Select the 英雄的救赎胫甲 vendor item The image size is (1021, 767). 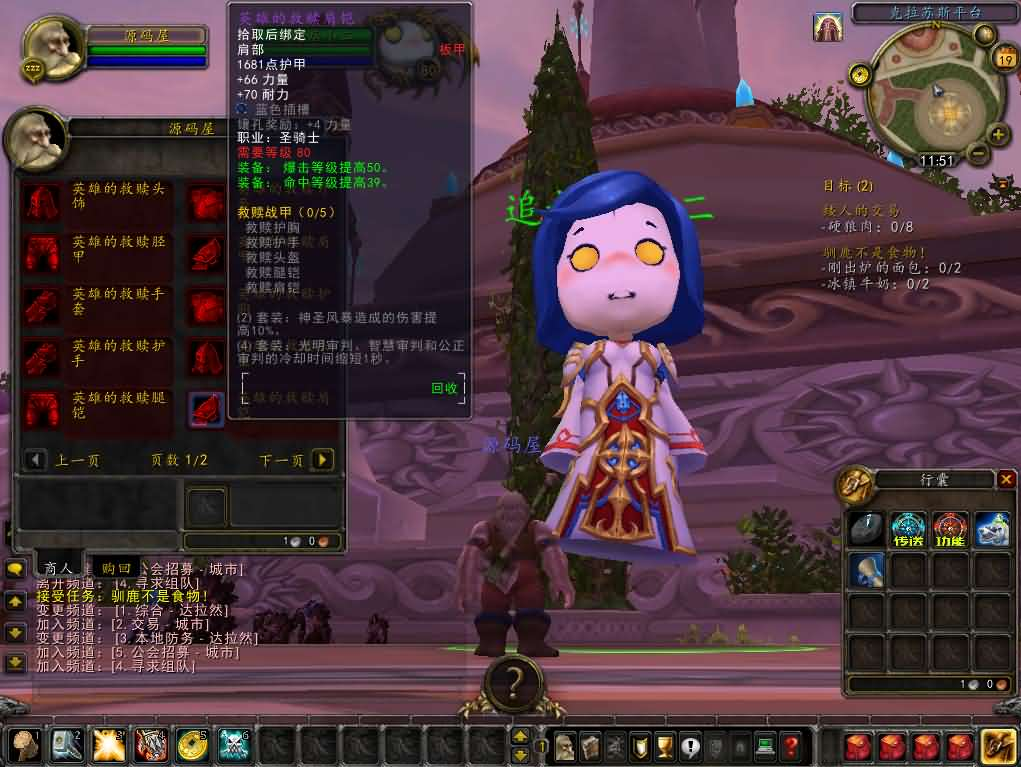41,253
